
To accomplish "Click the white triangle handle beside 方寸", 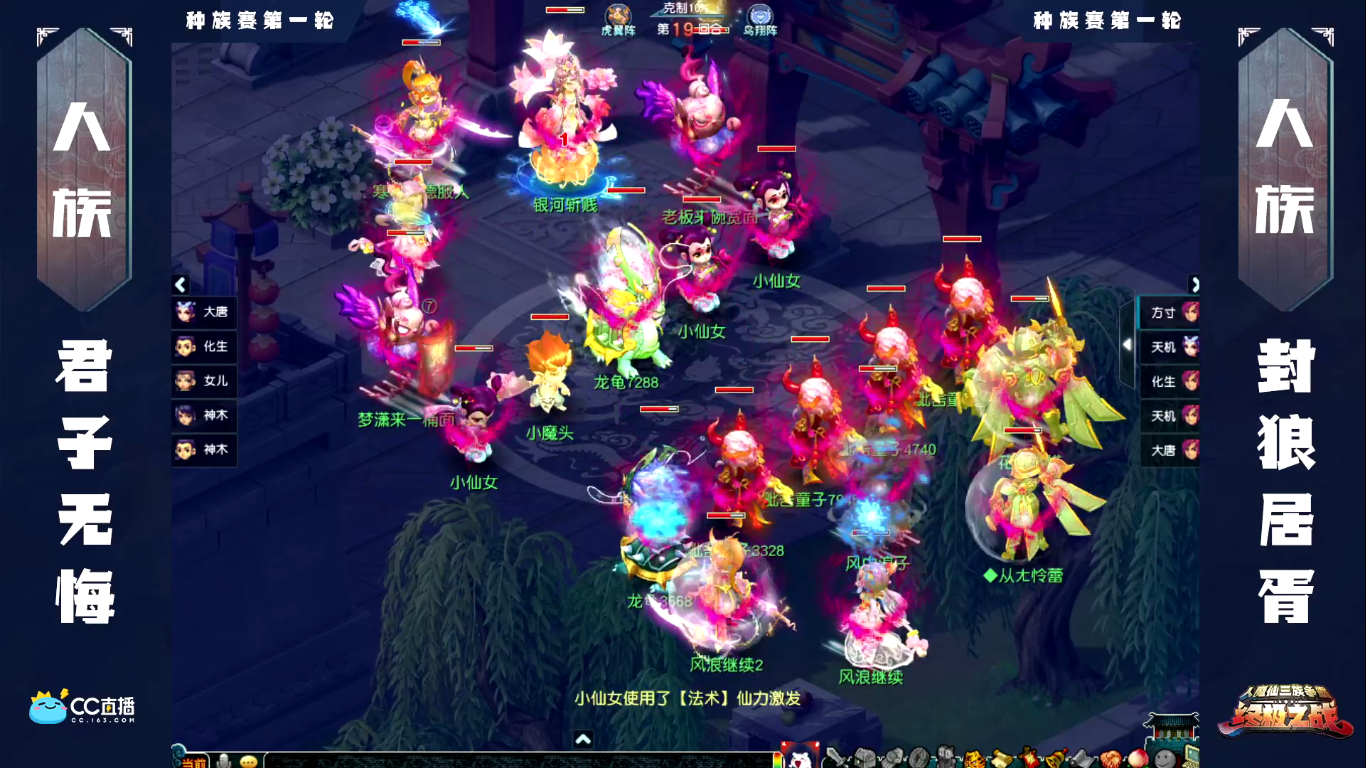I will click(1128, 345).
